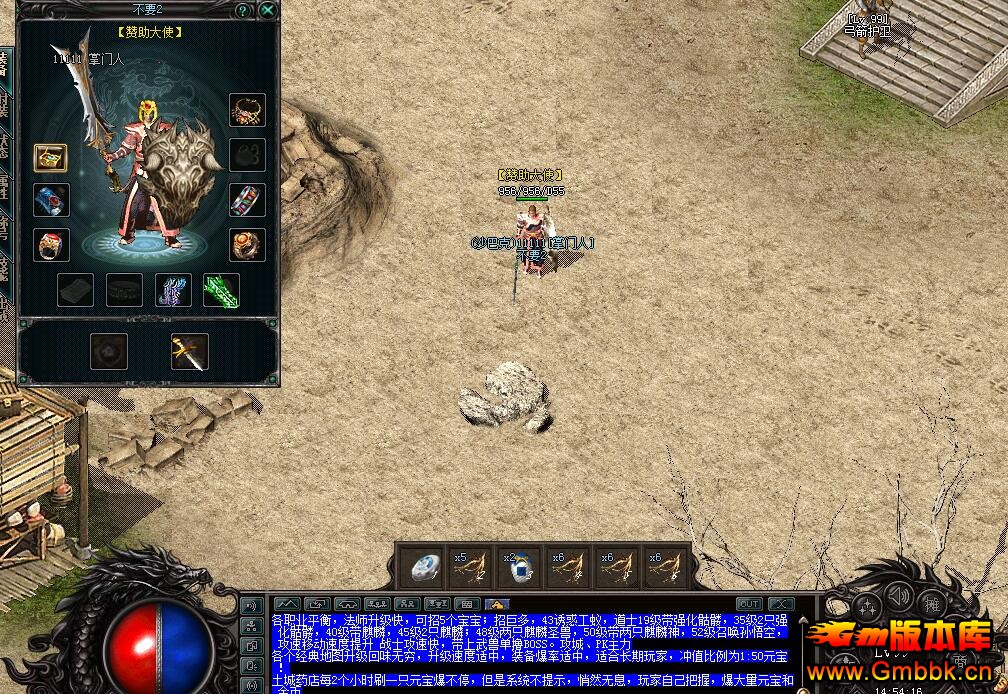Select the striped red bracelet slot
Viewport: 1008px width, 694px height.
248,200
